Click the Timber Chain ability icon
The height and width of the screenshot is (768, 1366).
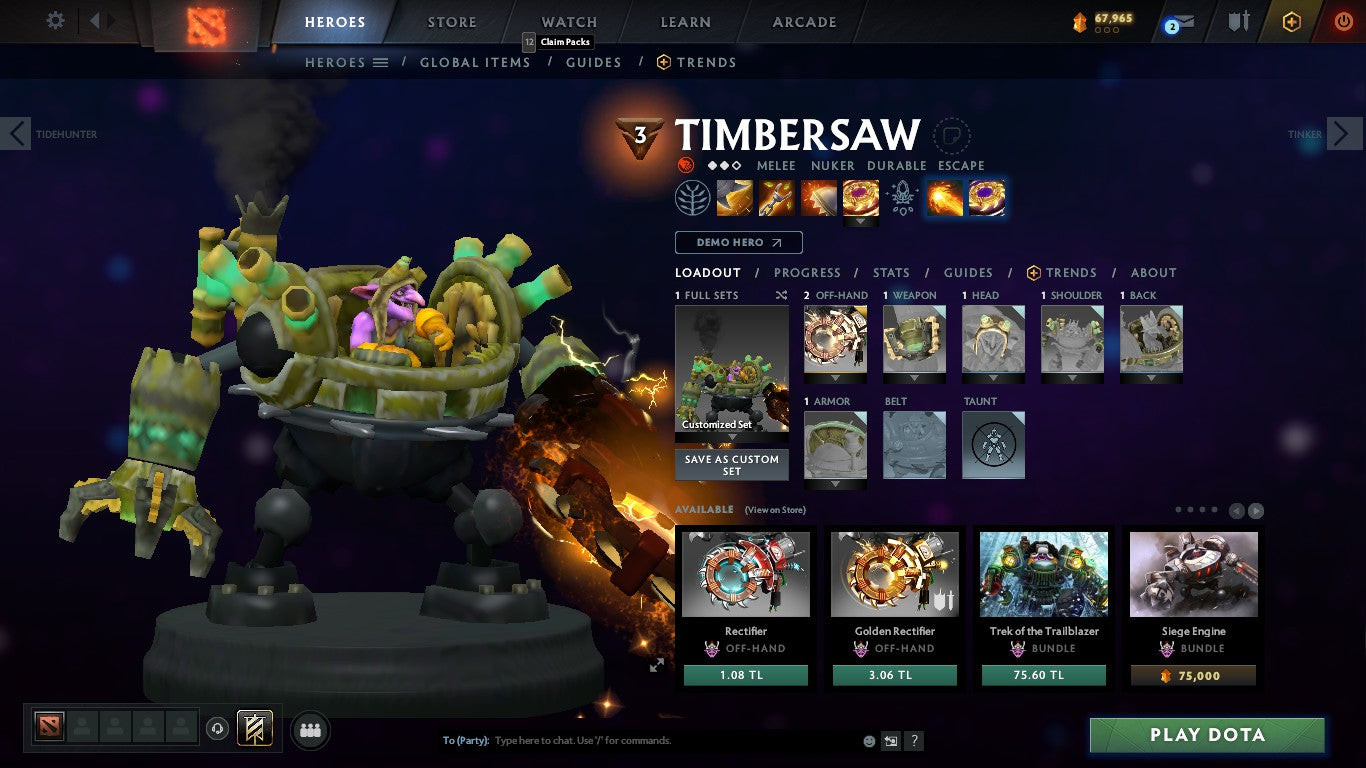pos(778,197)
